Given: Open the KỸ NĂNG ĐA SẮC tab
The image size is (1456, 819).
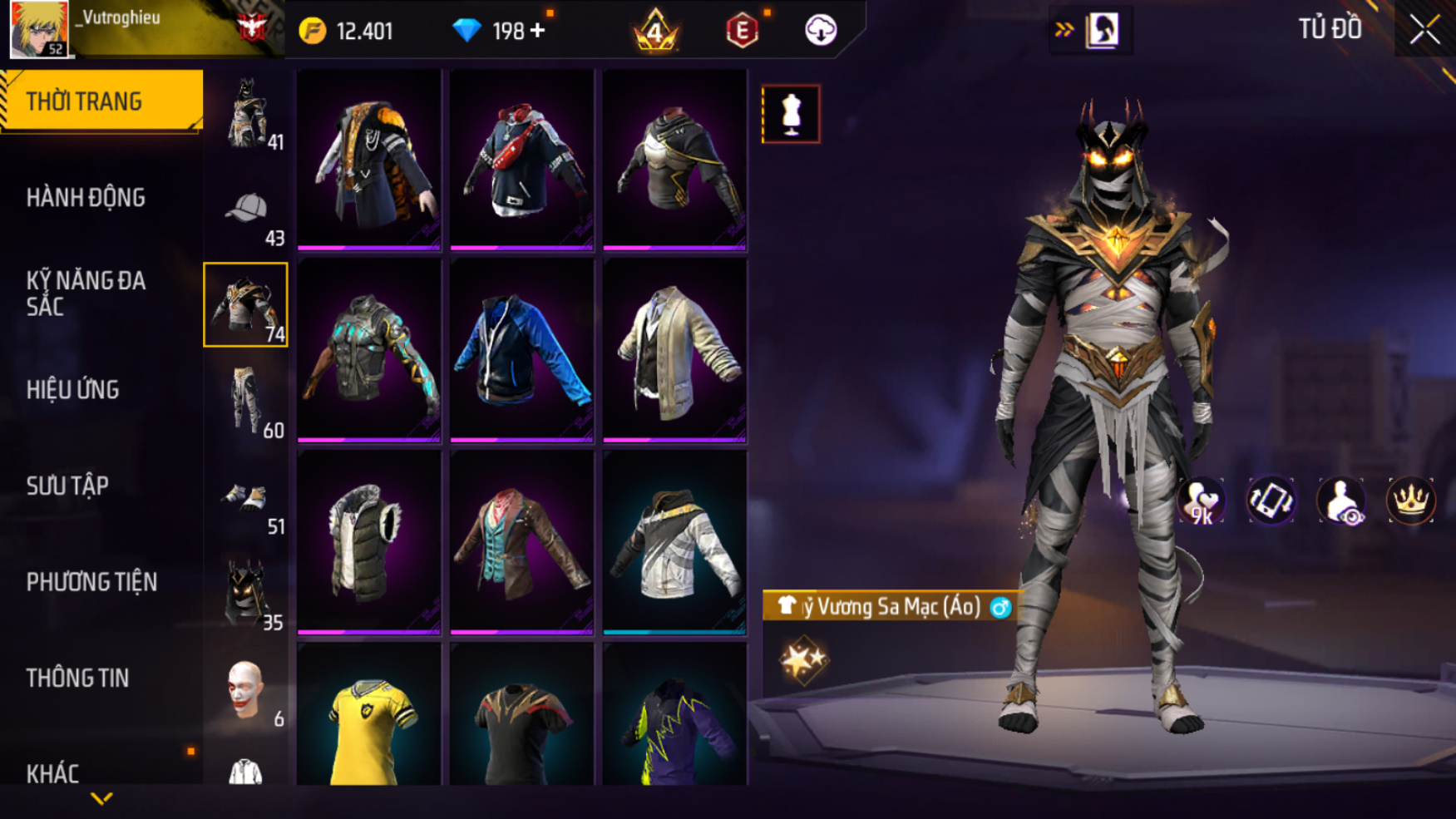Looking at the screenshot, I should tap(86, 294).
